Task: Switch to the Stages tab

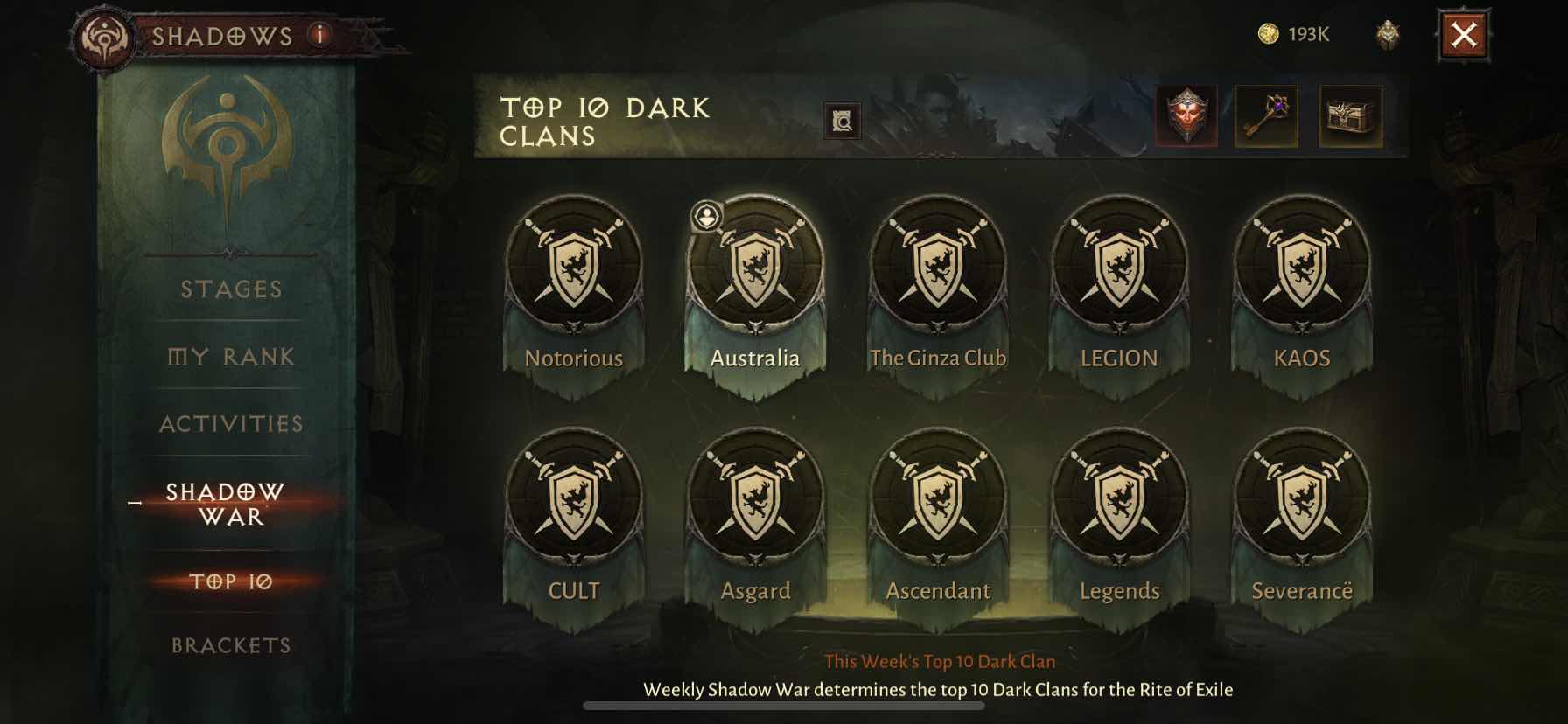Action: [x=231, y=289]
